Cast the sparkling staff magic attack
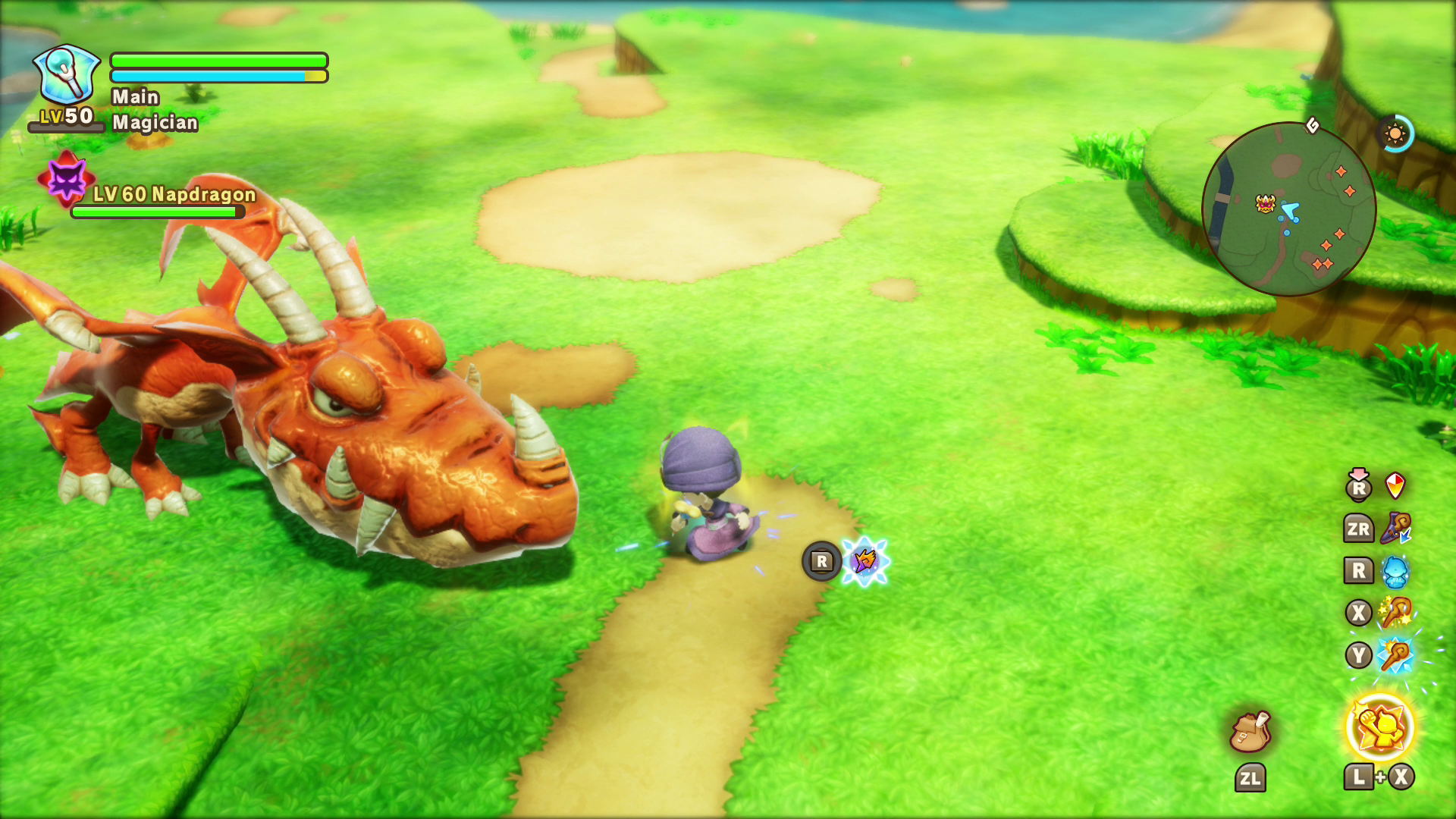Viewport: 1456px width, 819px height. click(1395, 612)
